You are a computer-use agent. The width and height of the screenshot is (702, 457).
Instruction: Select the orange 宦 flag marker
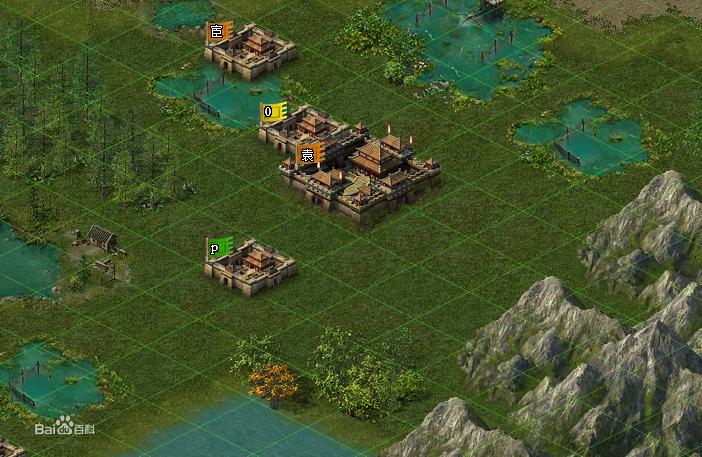(x=218, y=32)
